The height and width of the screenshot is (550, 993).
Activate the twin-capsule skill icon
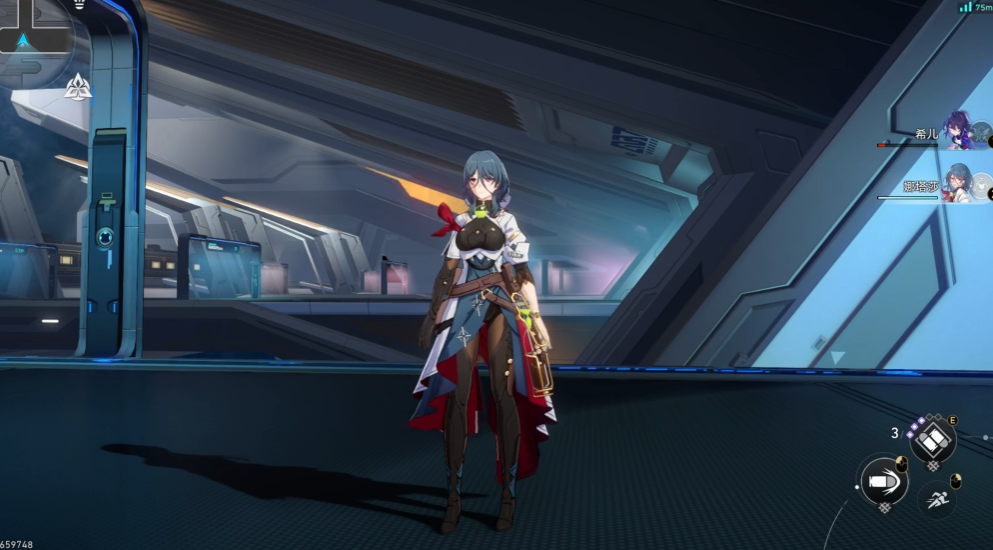933,439
